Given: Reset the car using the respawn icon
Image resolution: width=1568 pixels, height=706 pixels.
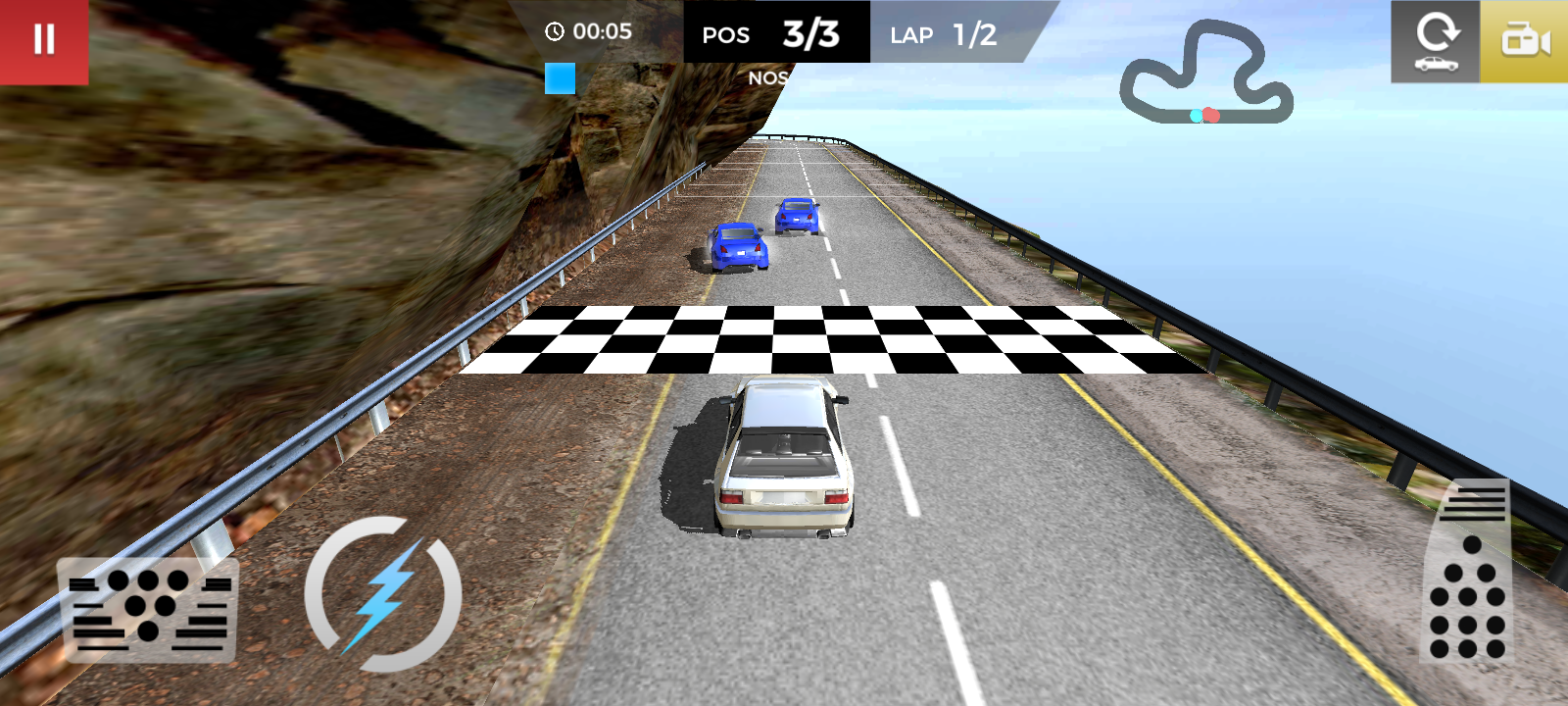Looking at the screenshot, I should click(x=1436, y=41).
